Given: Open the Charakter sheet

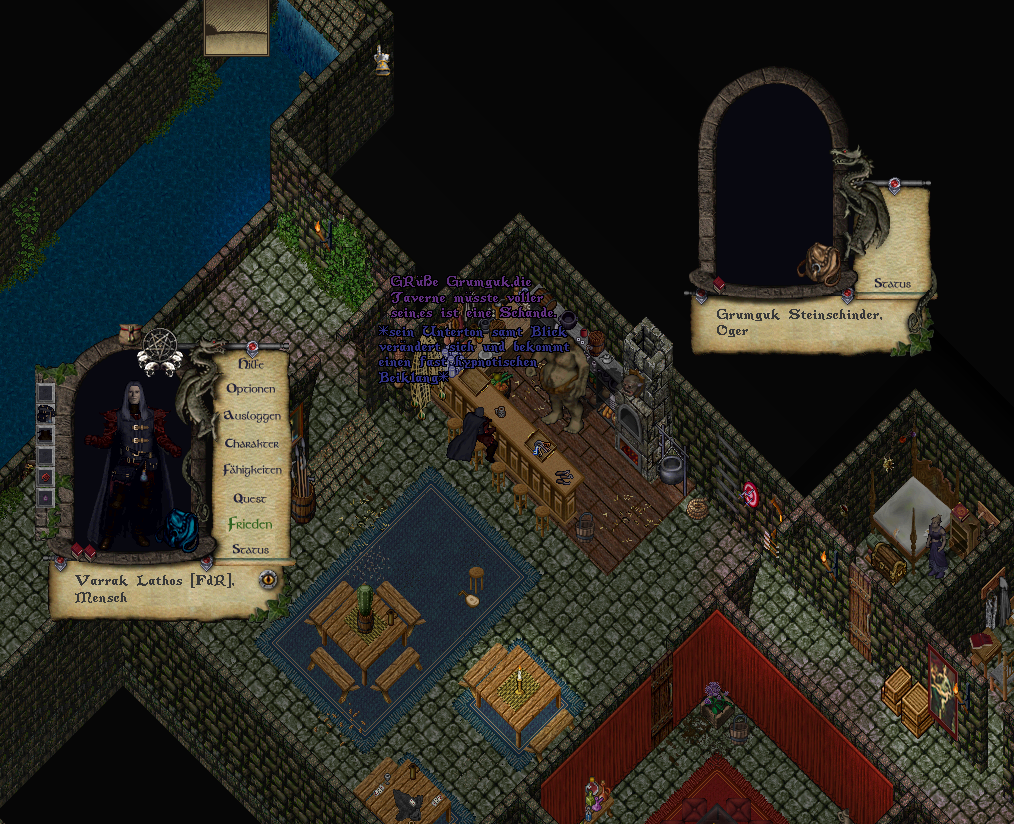Looking at the screenshot, I should click(x=251, y=443).
